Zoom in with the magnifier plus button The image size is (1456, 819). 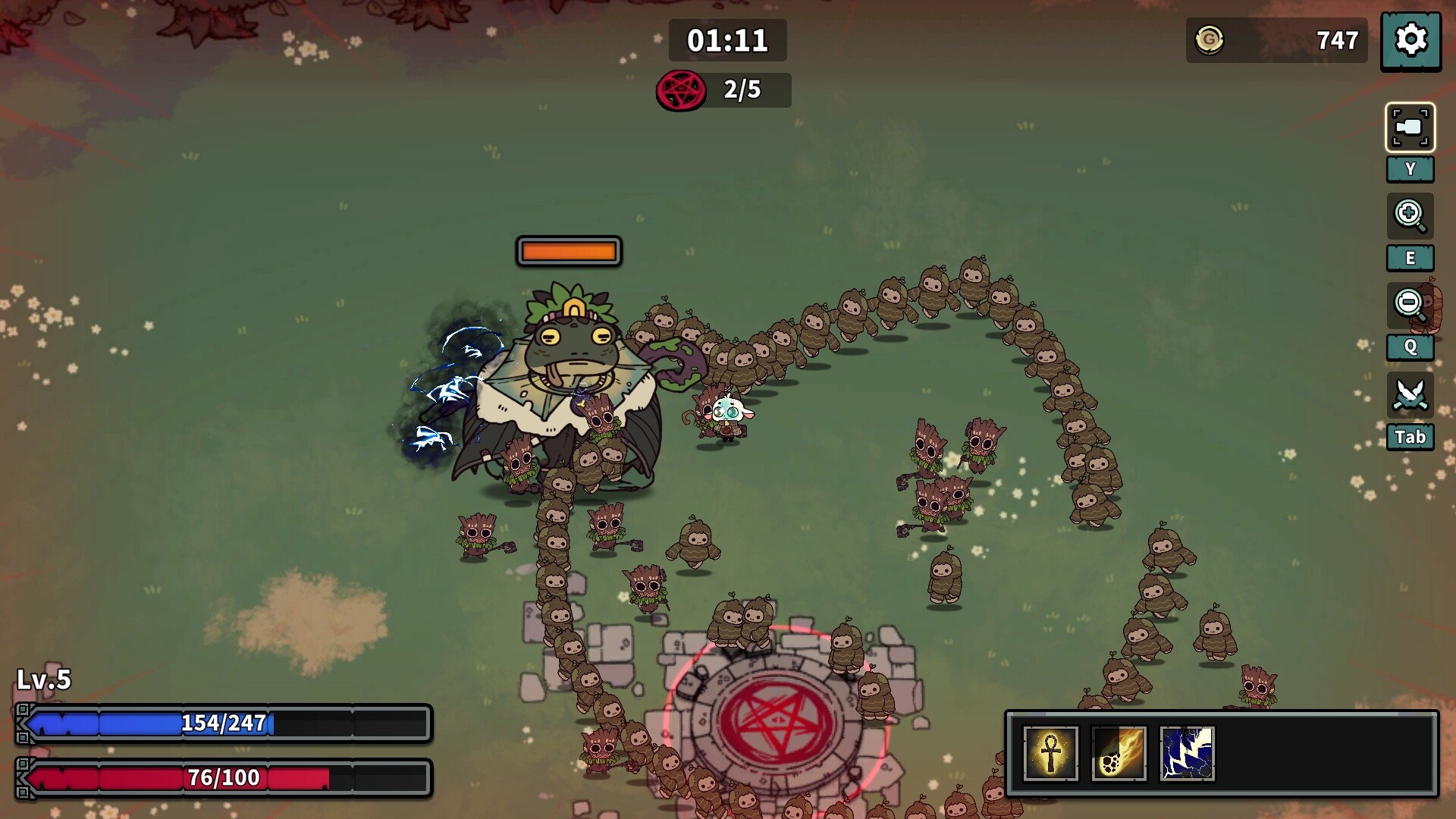click(x=1410, y=216)
